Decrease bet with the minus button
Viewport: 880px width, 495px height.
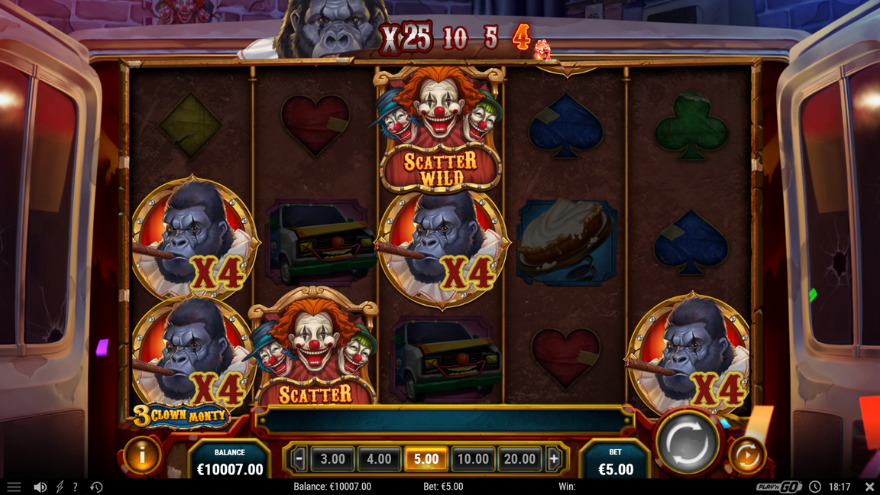pyautogui.click(x=298, y=459)
